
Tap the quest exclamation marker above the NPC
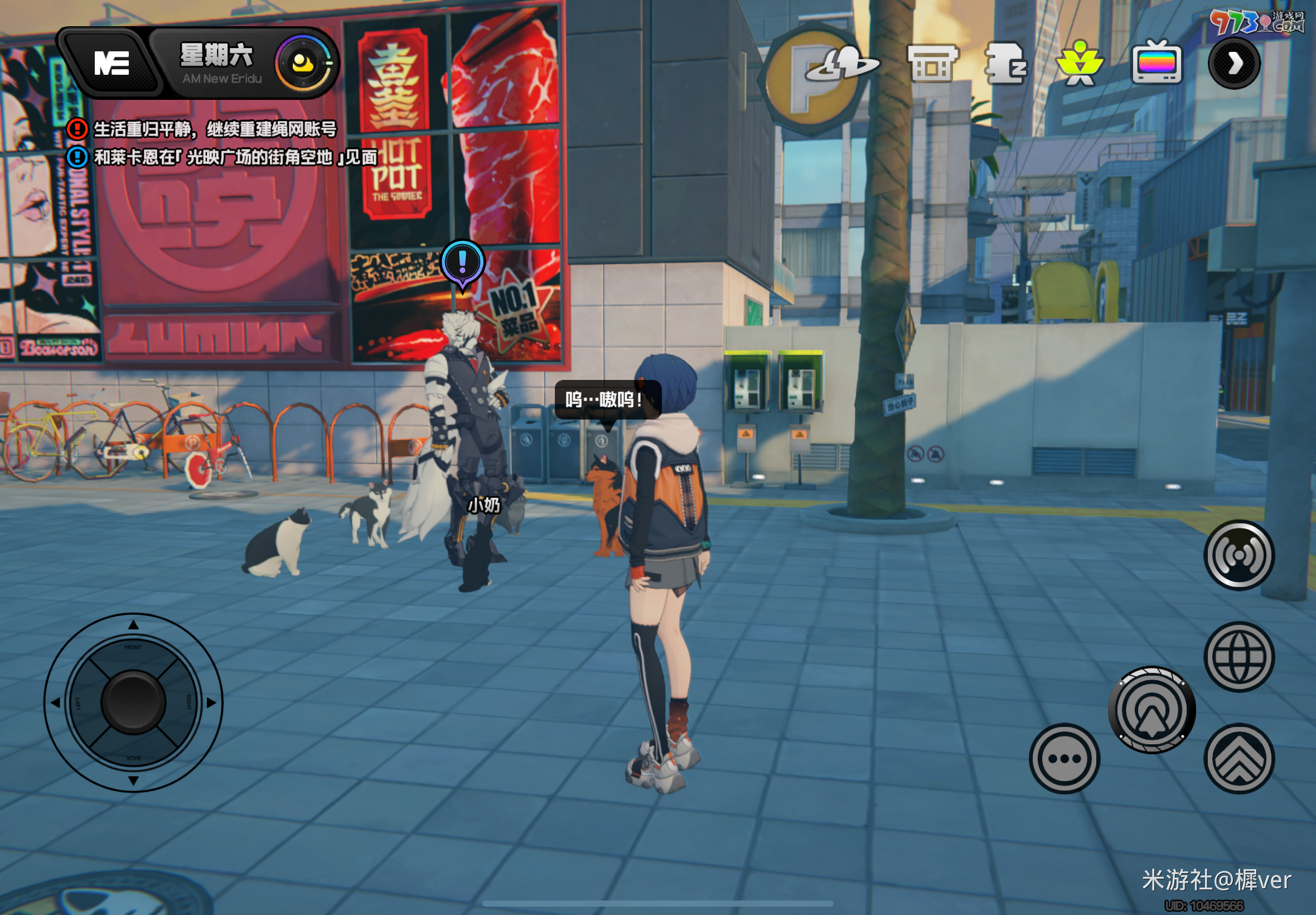point(462,263)
